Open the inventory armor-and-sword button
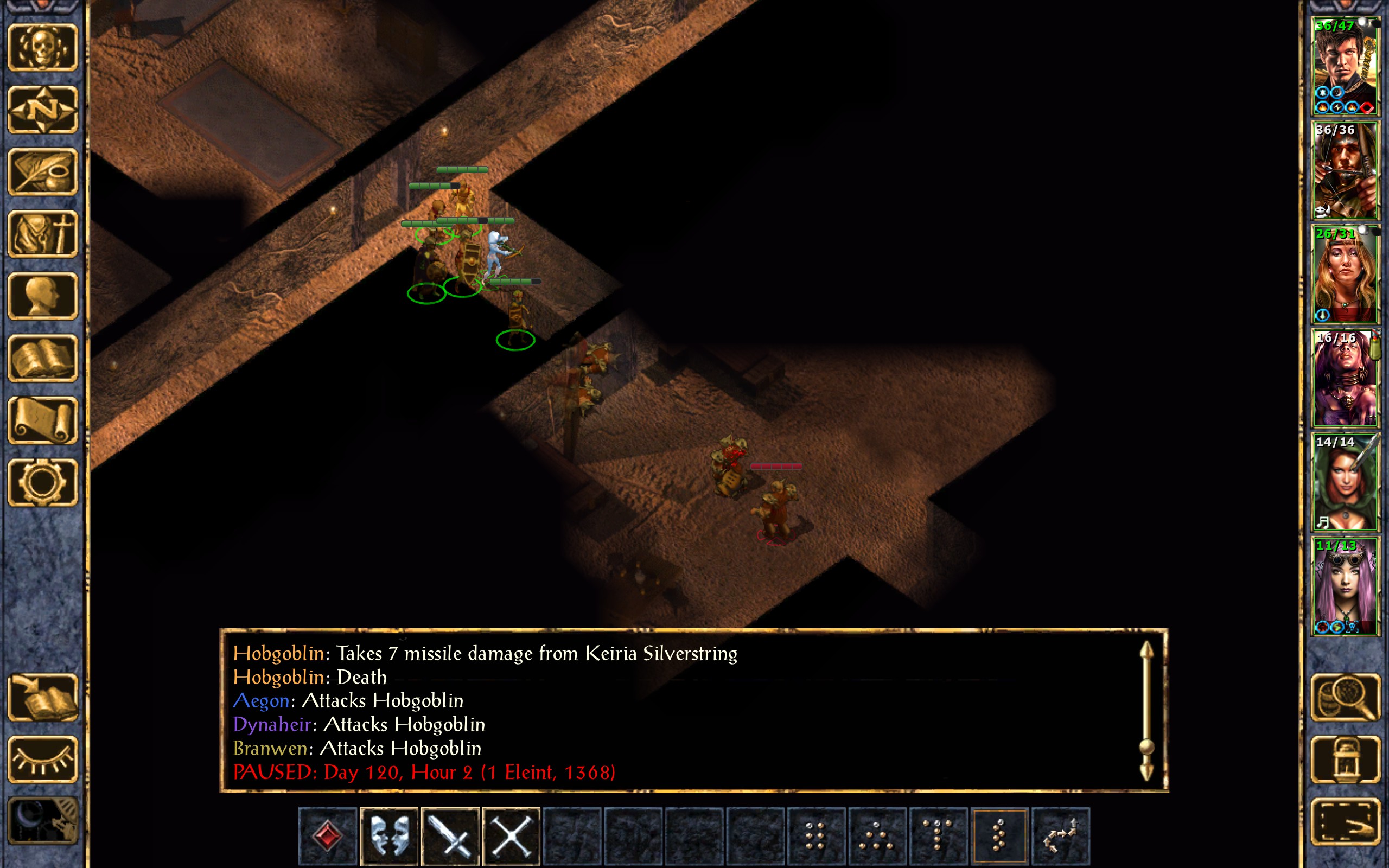The width and height of the screenshot is (1389, 868). click(x=42, y=234)
